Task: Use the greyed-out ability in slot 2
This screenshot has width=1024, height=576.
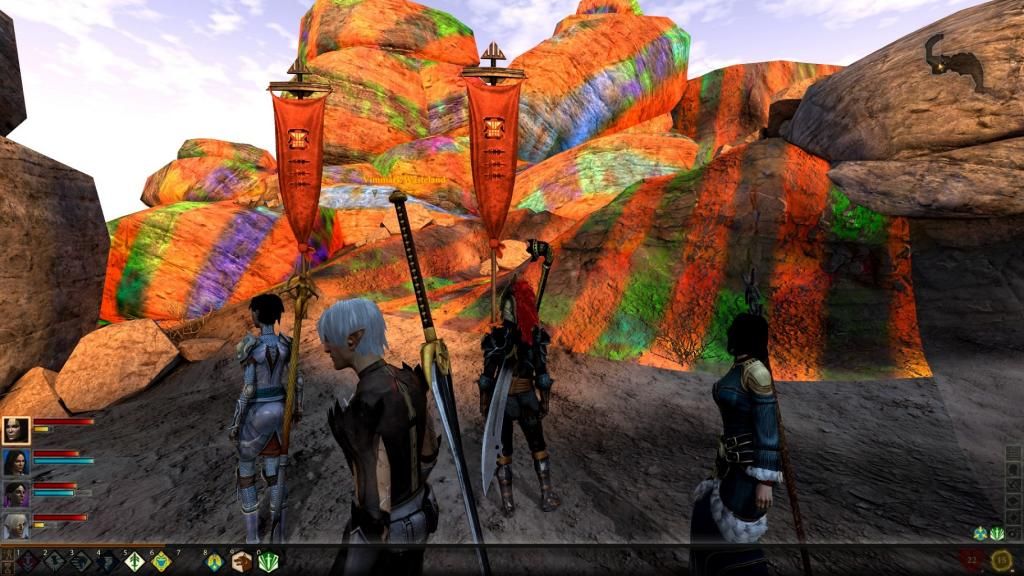Action: (x=54, y=561)
